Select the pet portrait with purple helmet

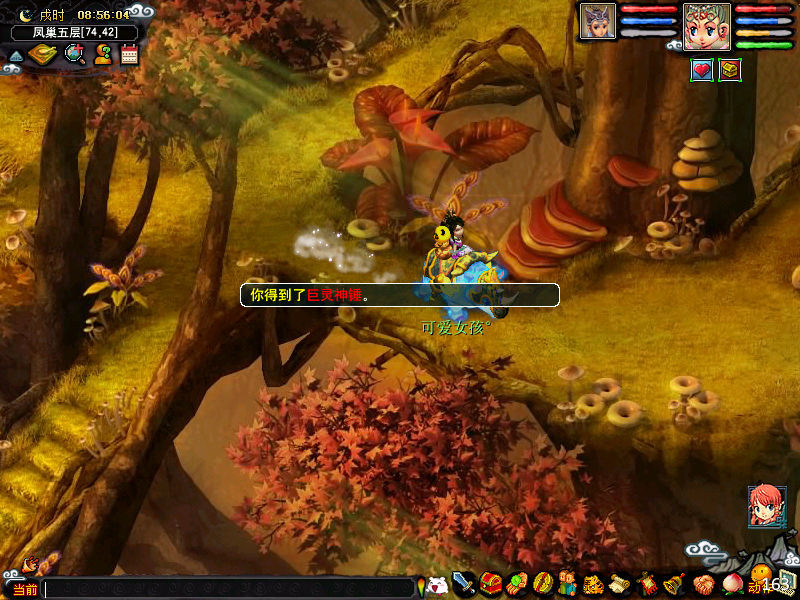598,21
